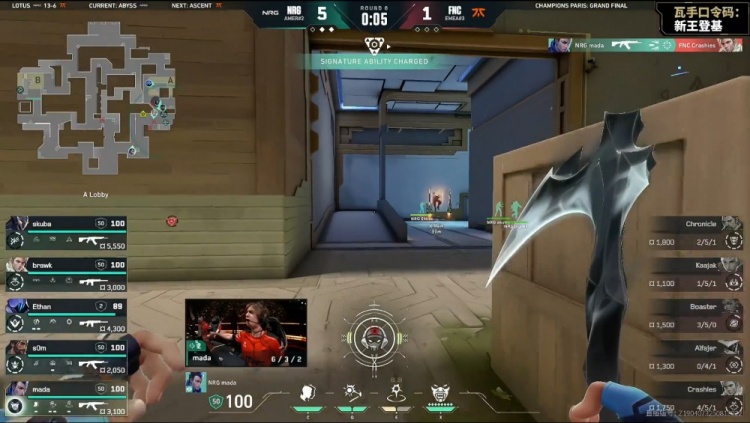750x423 pixels.
Task: Activate the demon mask ultimate icon
Action: click(x=440, y=392)
